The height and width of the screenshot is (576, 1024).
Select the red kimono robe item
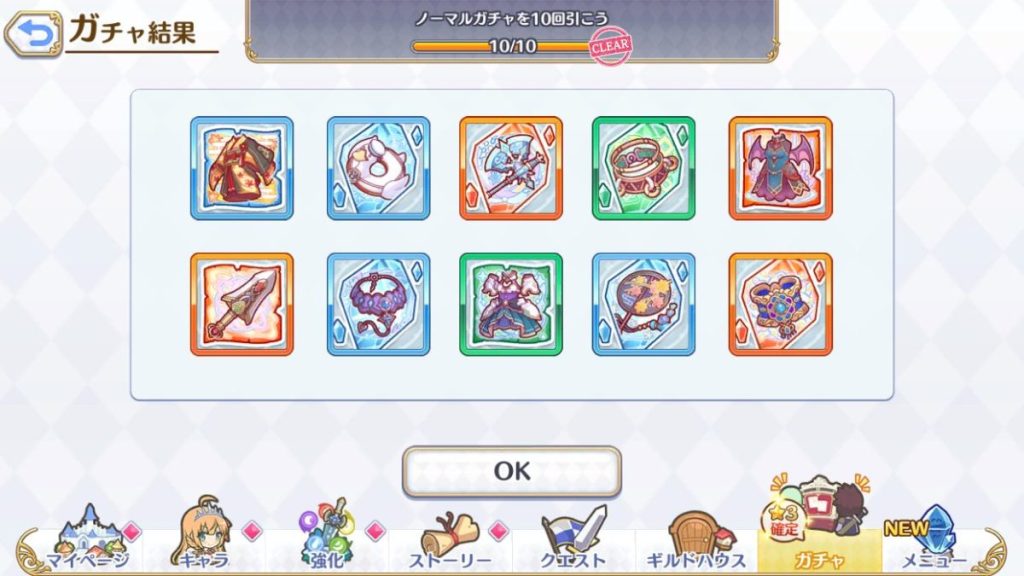coord(242,168)
